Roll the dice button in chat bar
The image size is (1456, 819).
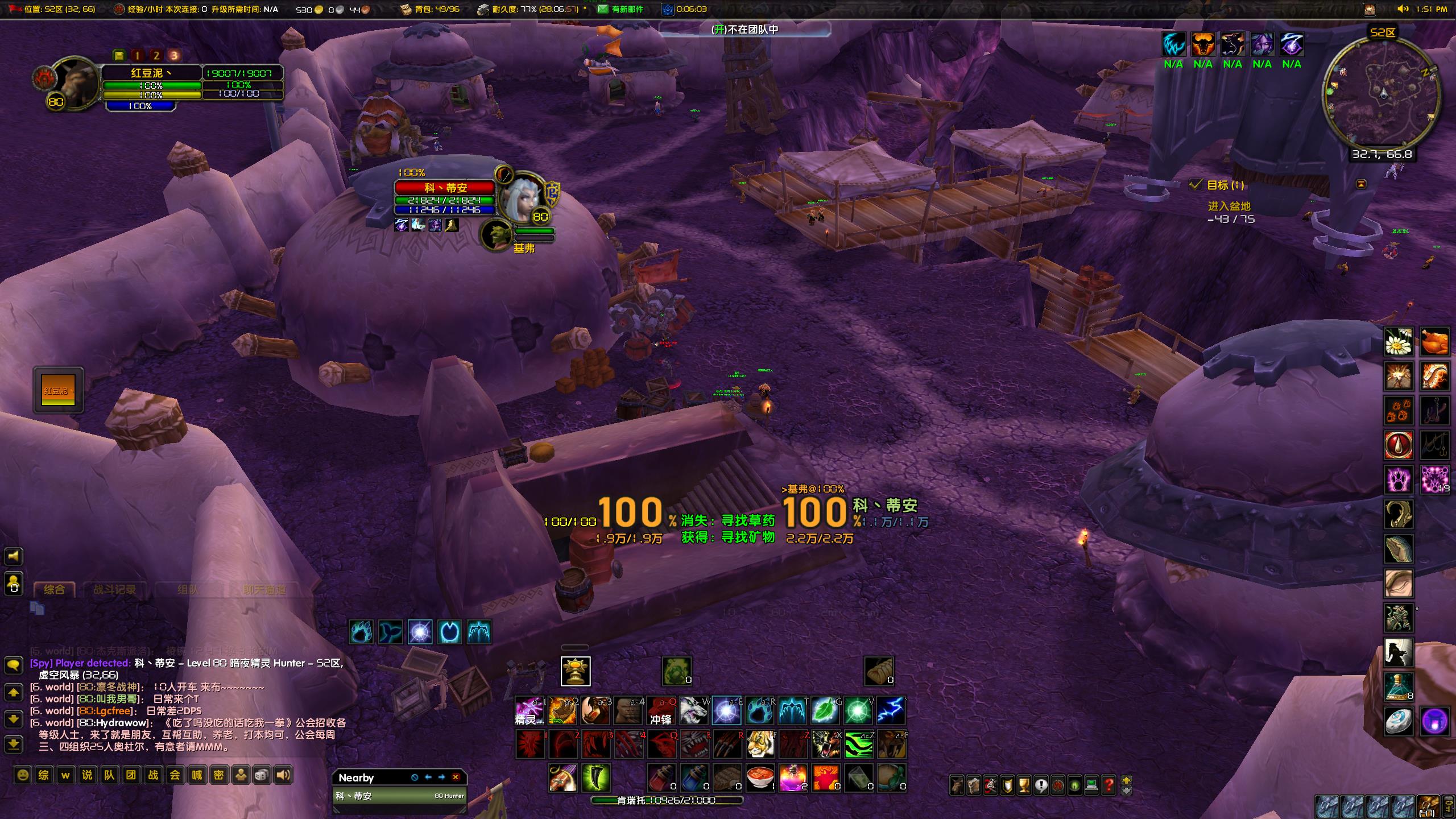point(262,775)
